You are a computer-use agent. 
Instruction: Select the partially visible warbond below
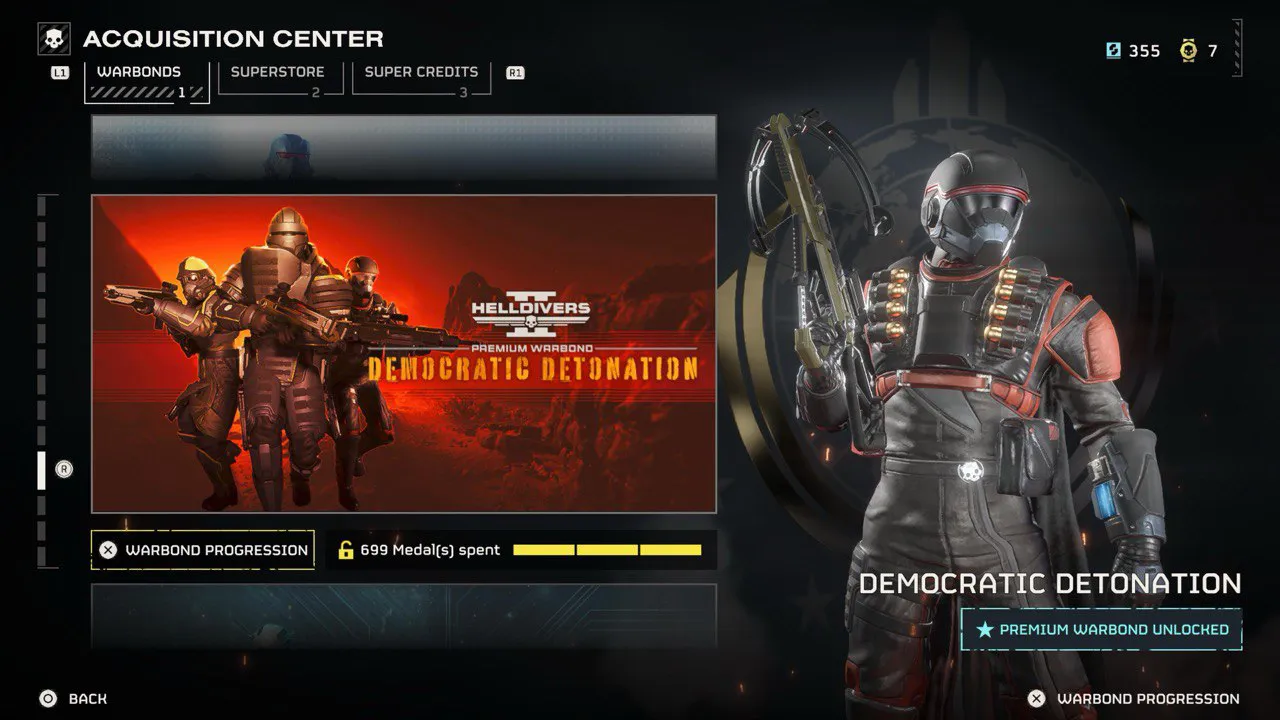click(404, 615)
